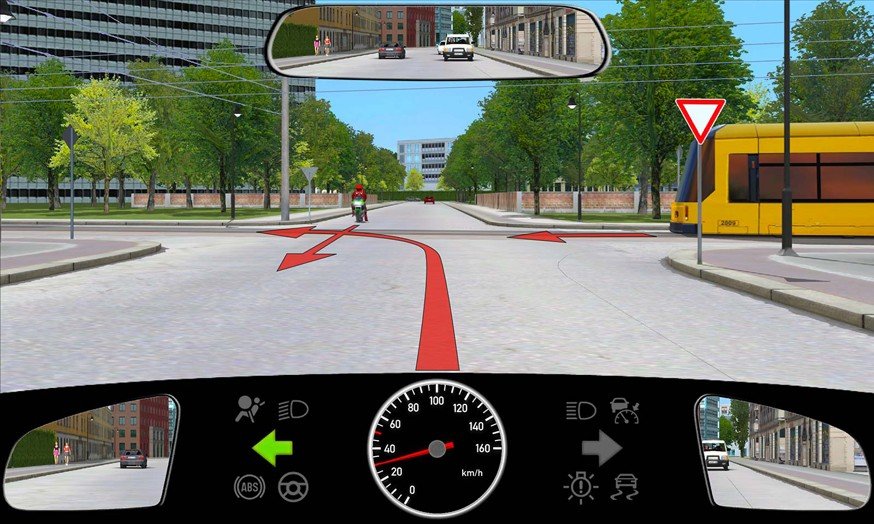Viewport: 874px width, 524px height.
Task: Select the traction control skidding car icon
Action: coord(624,487)
